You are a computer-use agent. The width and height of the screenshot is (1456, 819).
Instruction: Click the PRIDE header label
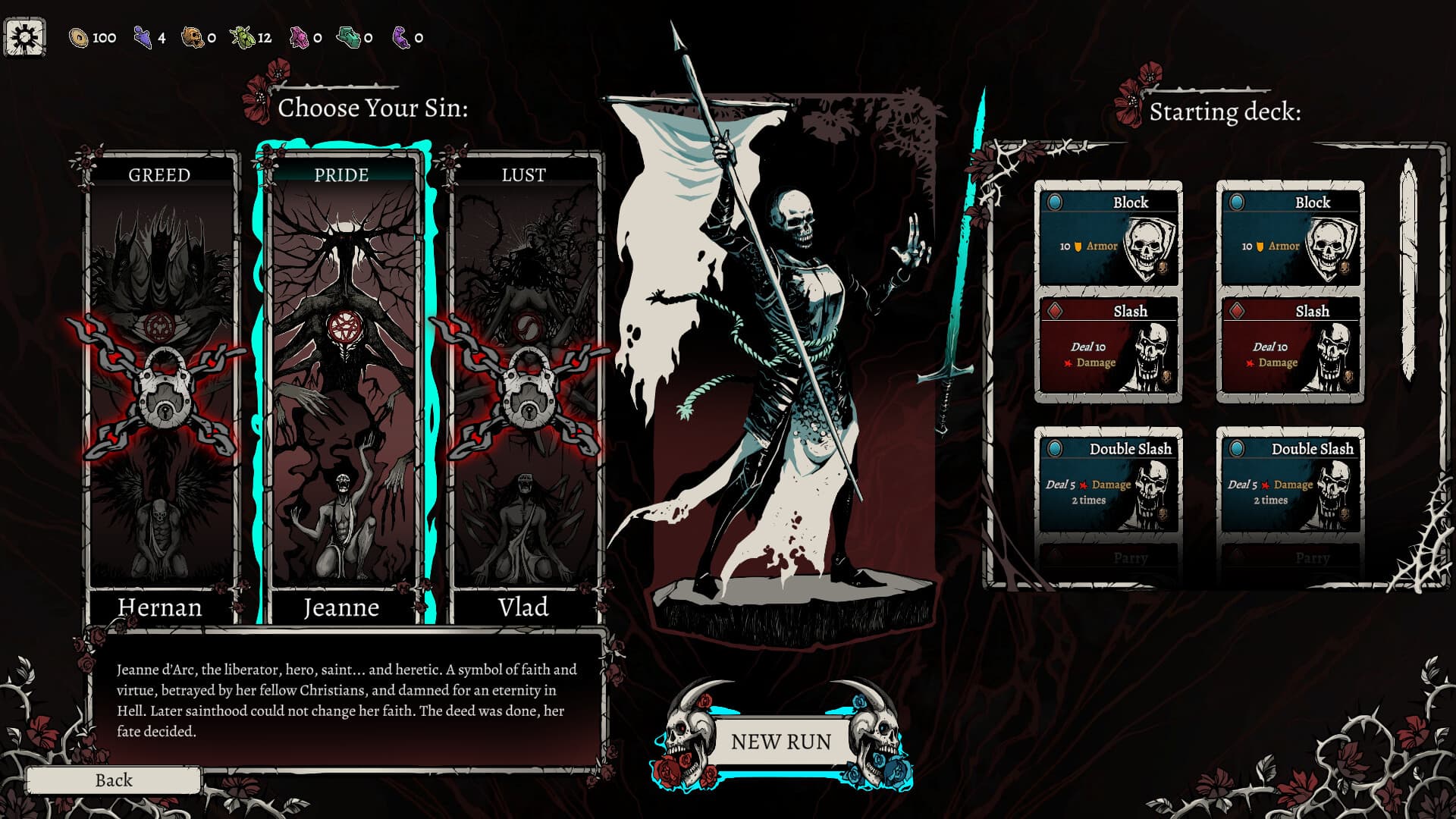pyautogui.click(x=343, y=174)
